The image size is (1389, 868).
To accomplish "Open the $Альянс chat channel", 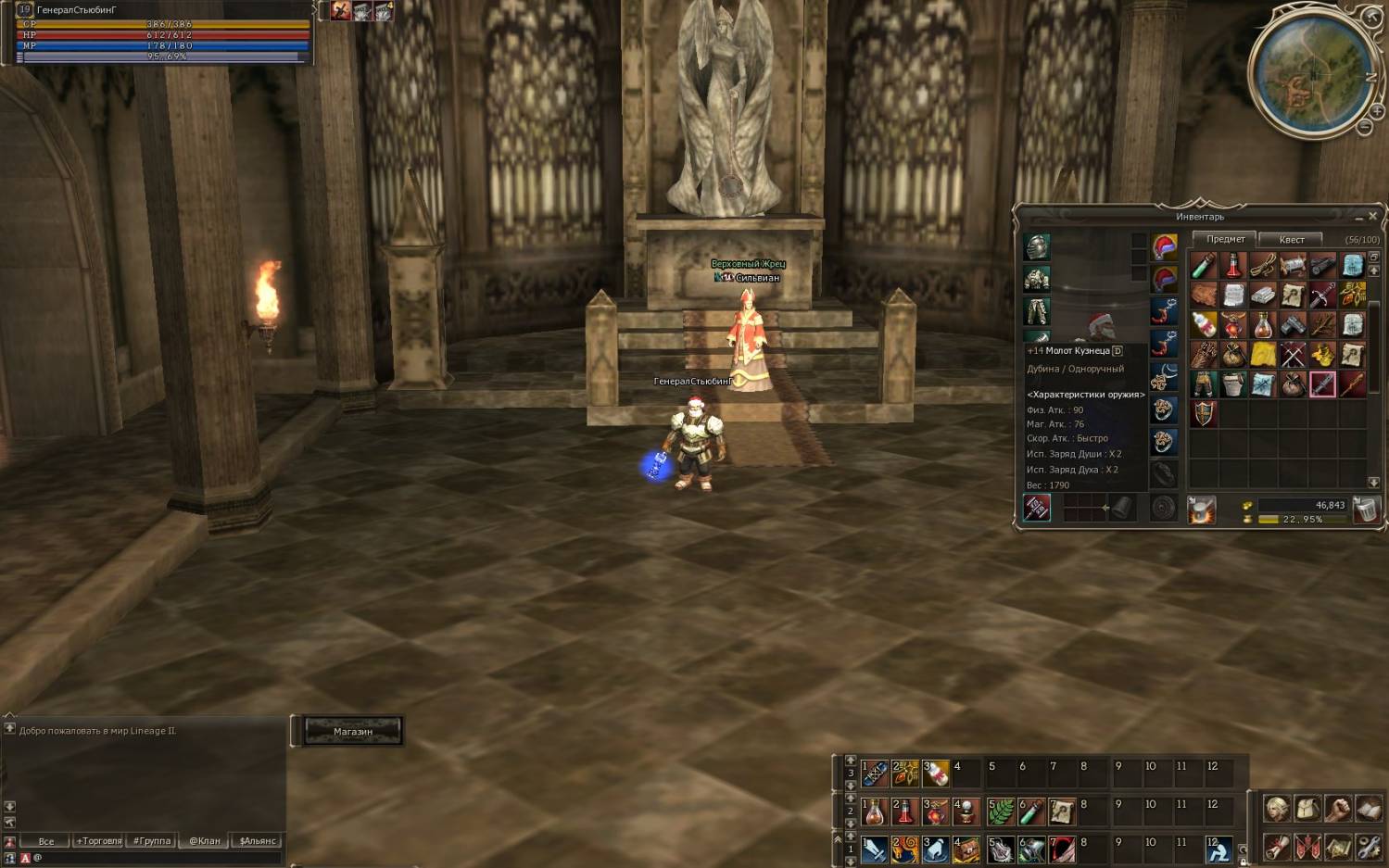I will 258,841.
